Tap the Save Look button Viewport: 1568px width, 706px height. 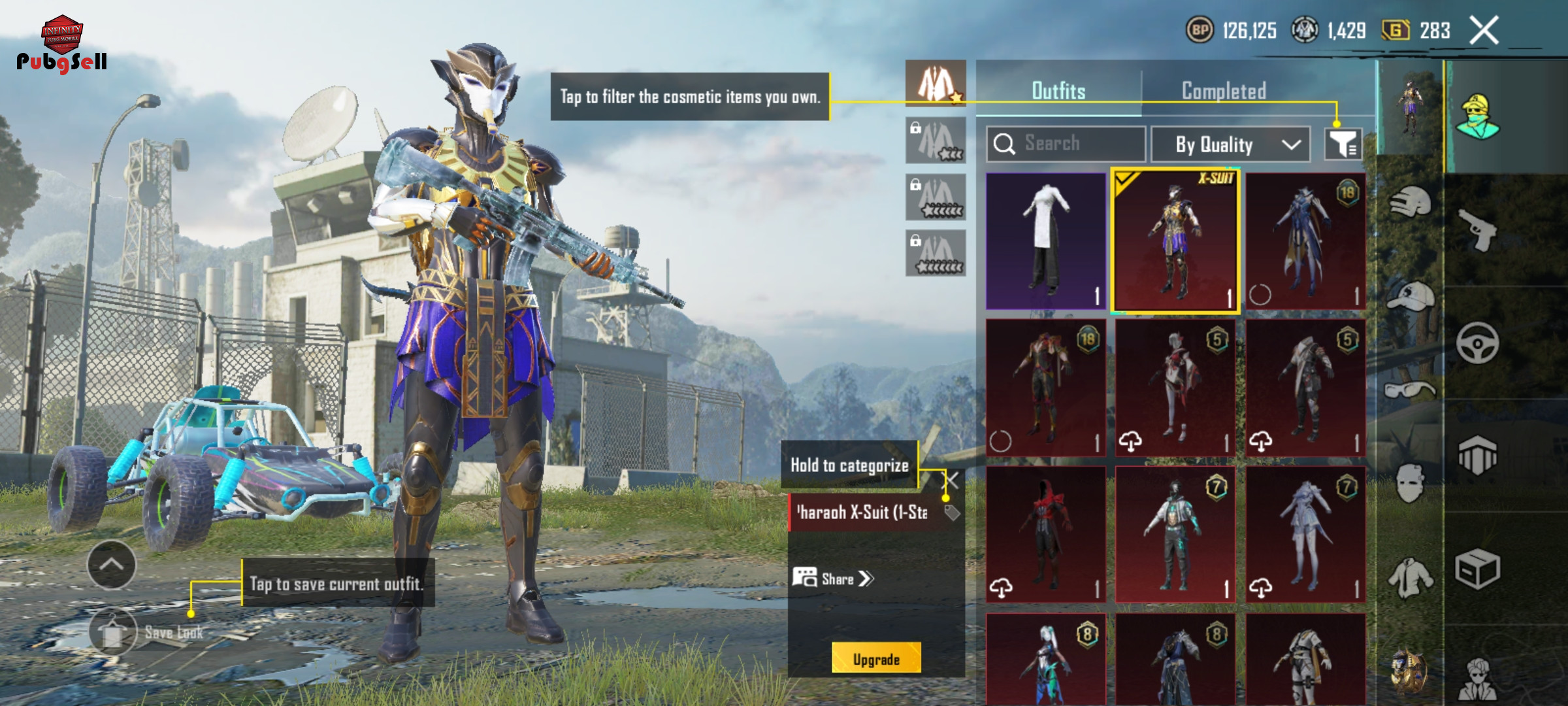pyautogui.click(x=114, y=632)
